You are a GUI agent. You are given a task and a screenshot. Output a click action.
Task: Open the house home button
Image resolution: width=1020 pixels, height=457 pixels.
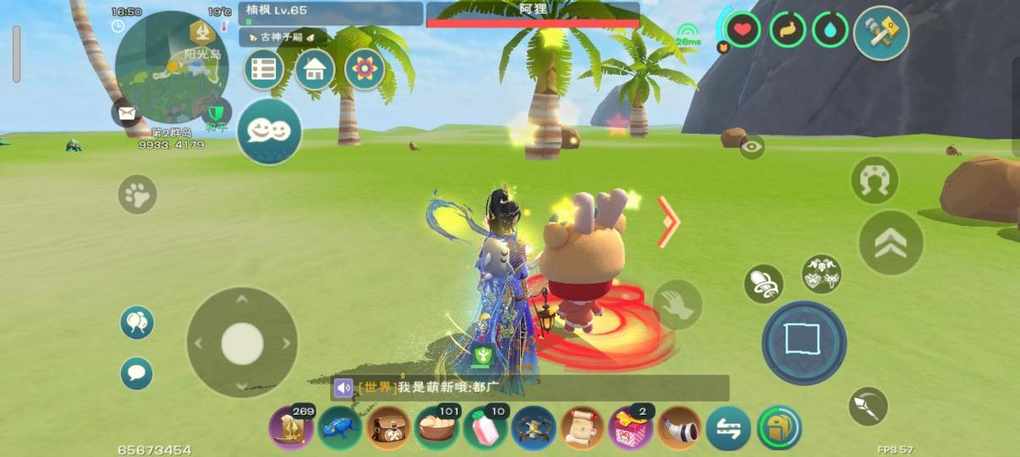(314, 69)
